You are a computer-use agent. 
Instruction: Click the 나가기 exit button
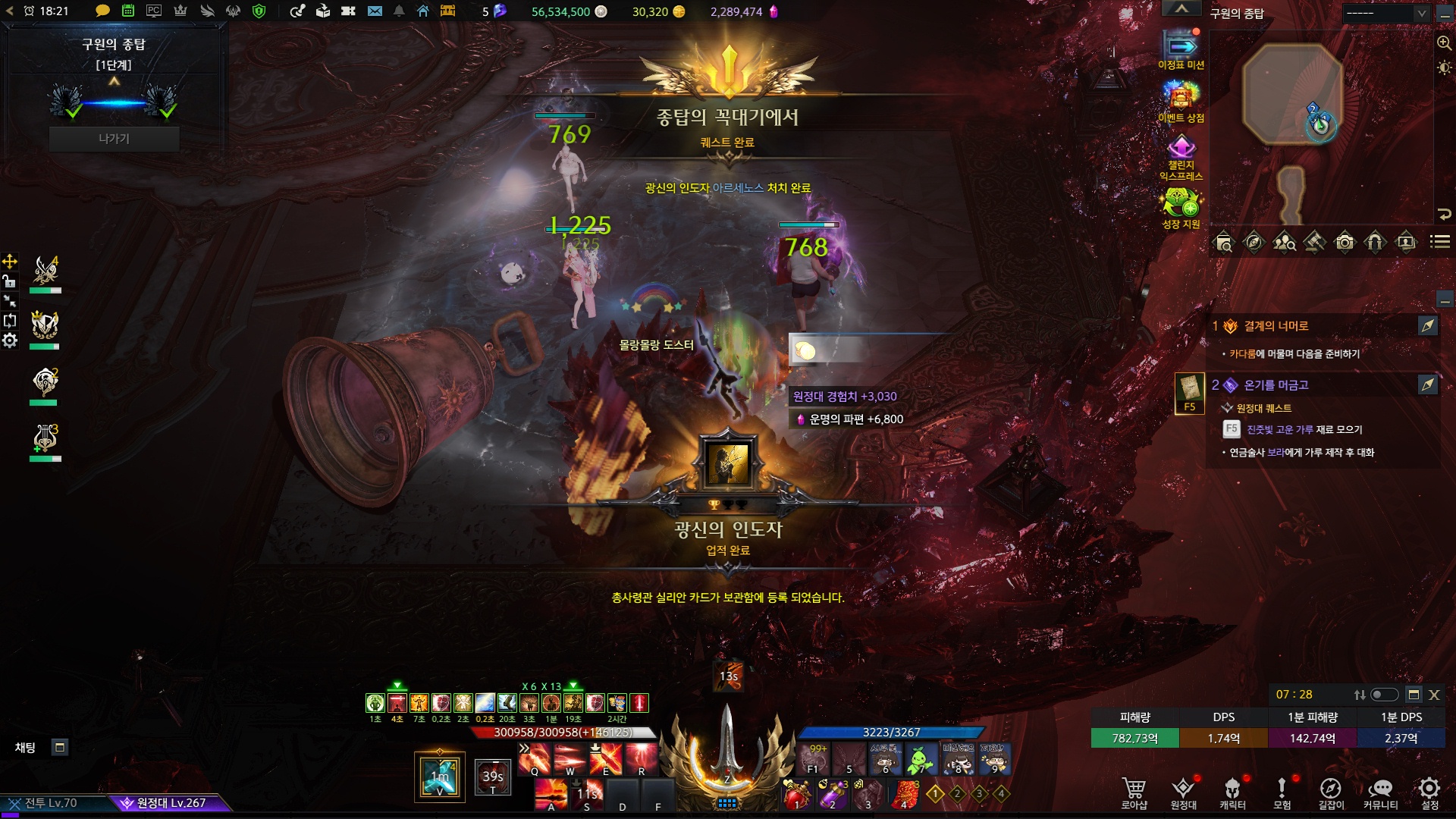click(114, 139)
